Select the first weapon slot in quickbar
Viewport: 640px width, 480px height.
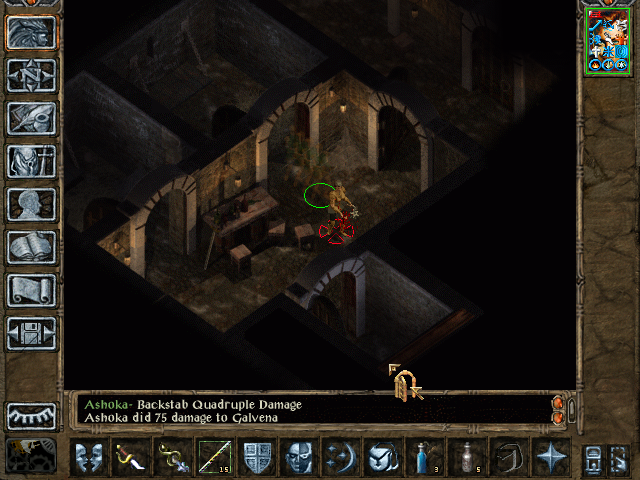130,457
